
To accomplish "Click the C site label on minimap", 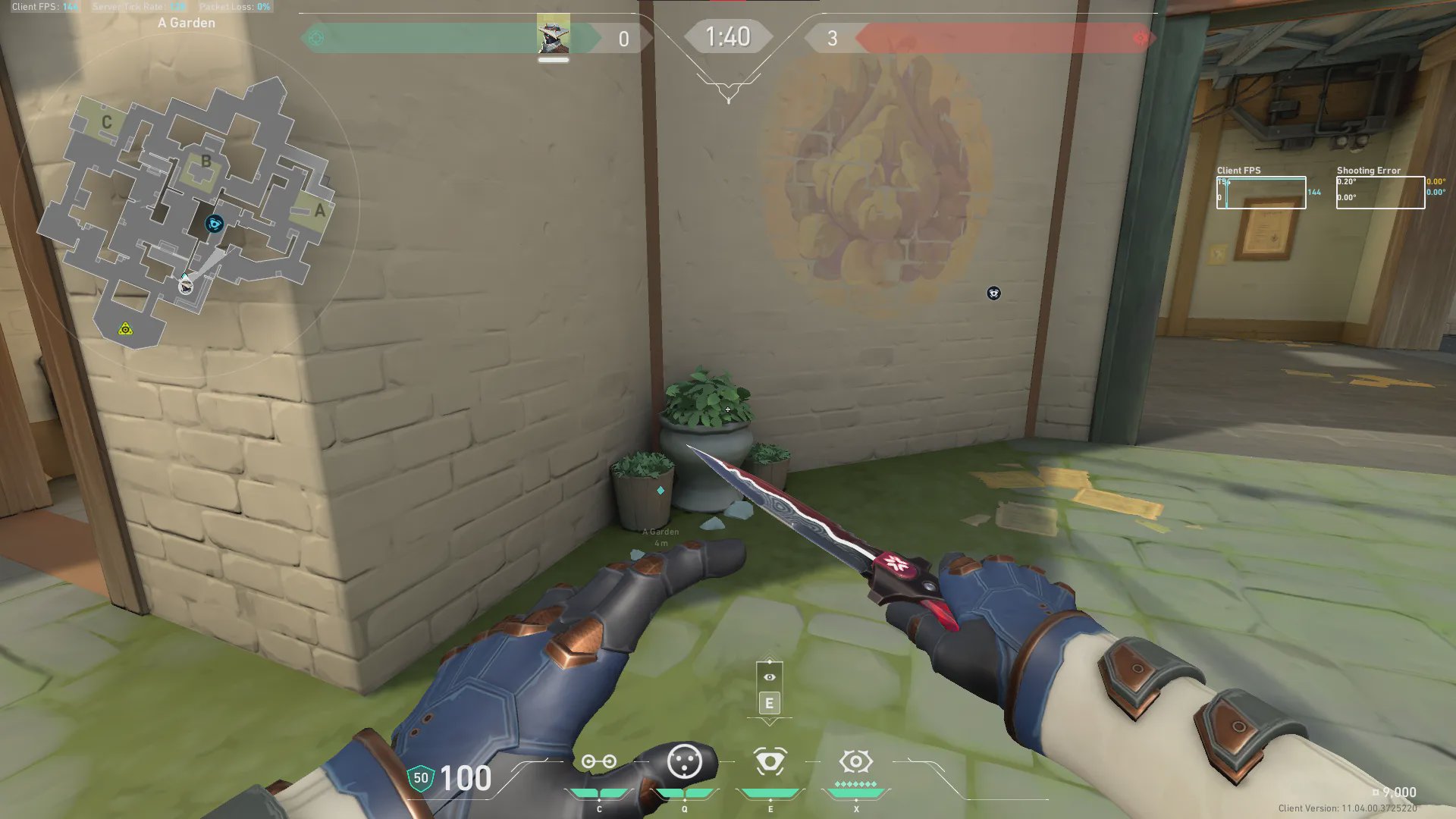I will coord(107,122).
